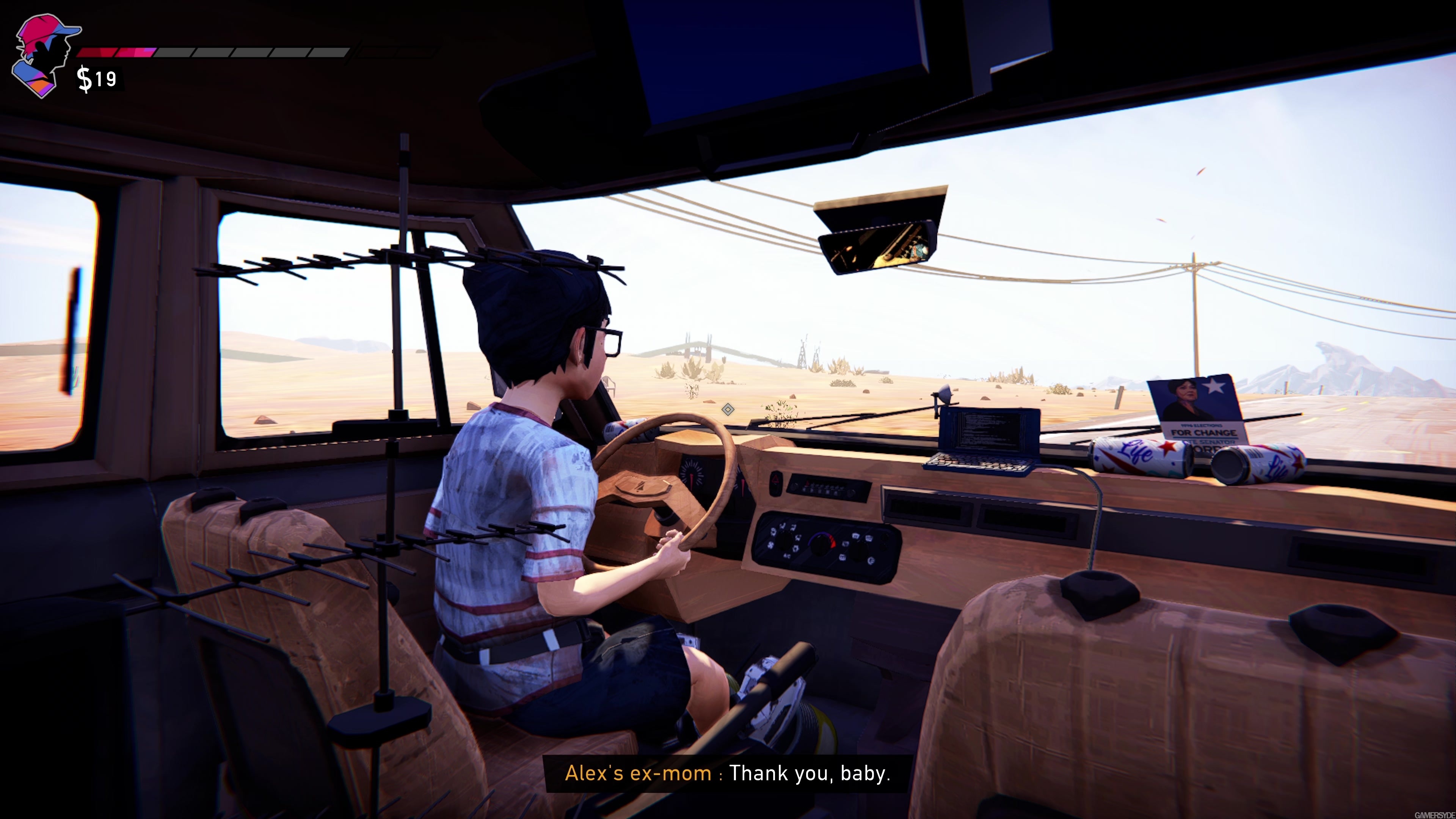Click the rear defrost icon on the climate panel
Image resolution: width=1456 pixels, height=819 pixels.
click(869, 539)
